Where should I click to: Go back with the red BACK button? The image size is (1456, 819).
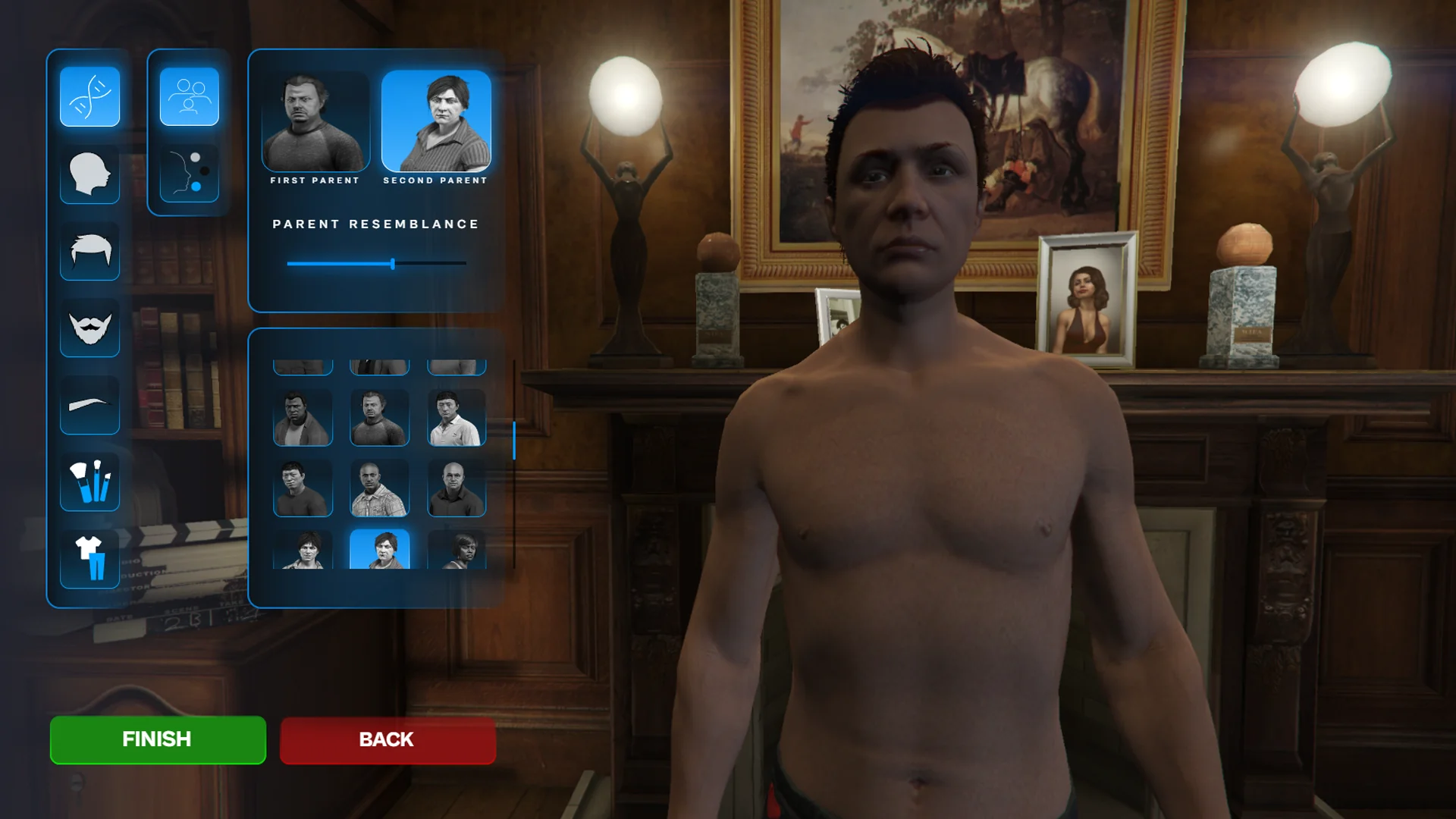(388, 740)
